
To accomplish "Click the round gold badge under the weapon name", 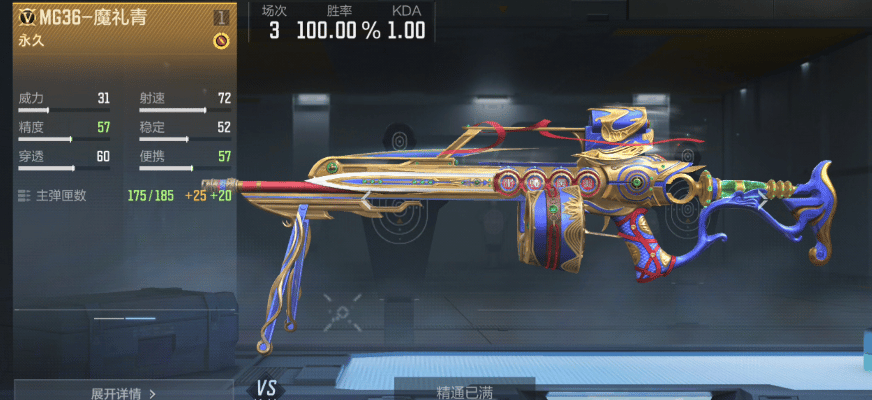I will (x=221, y=41).
